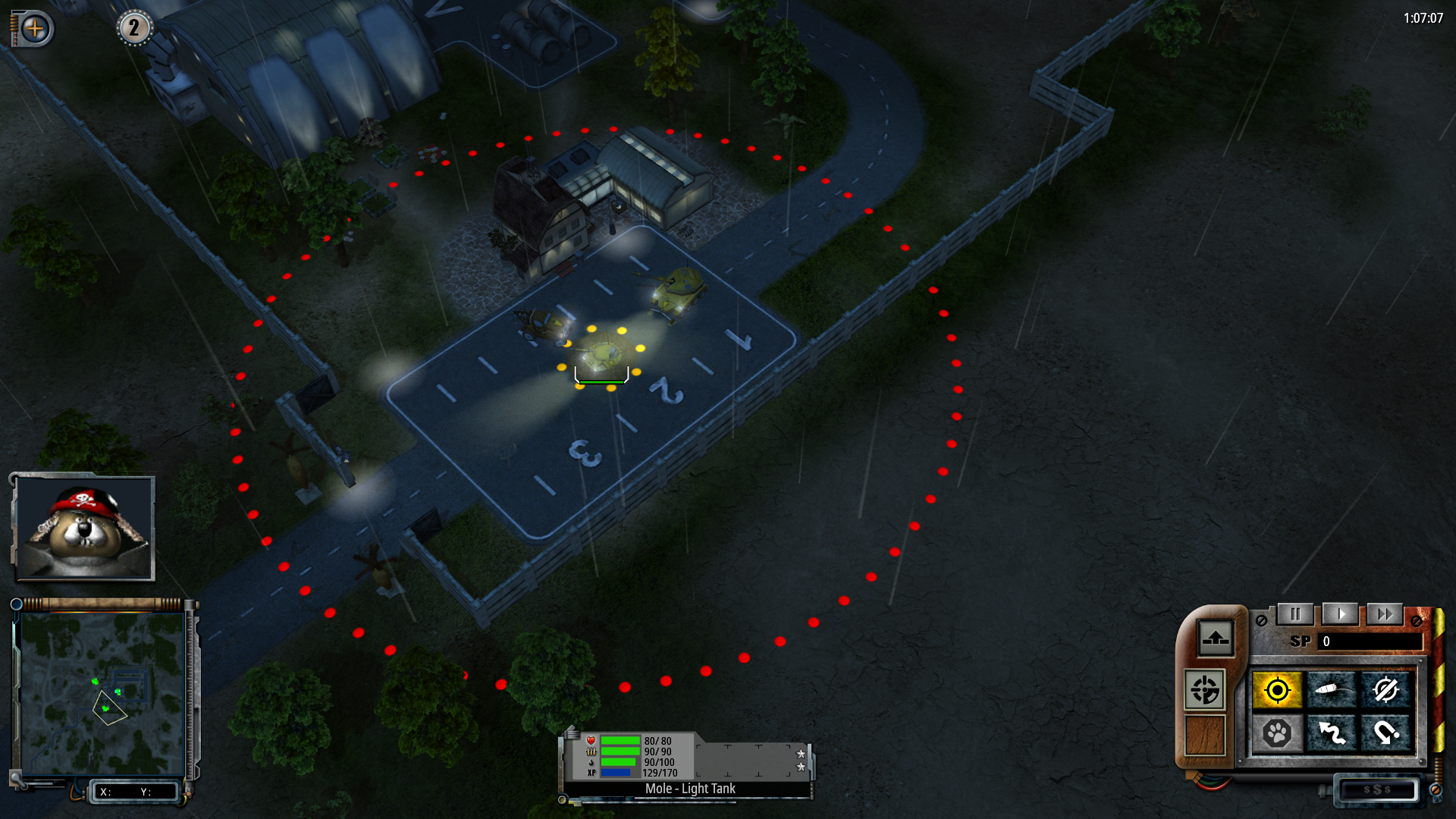Activate the crossed-out crosshair command
Screen dimensions: 1456x819
pos(1385,690)
